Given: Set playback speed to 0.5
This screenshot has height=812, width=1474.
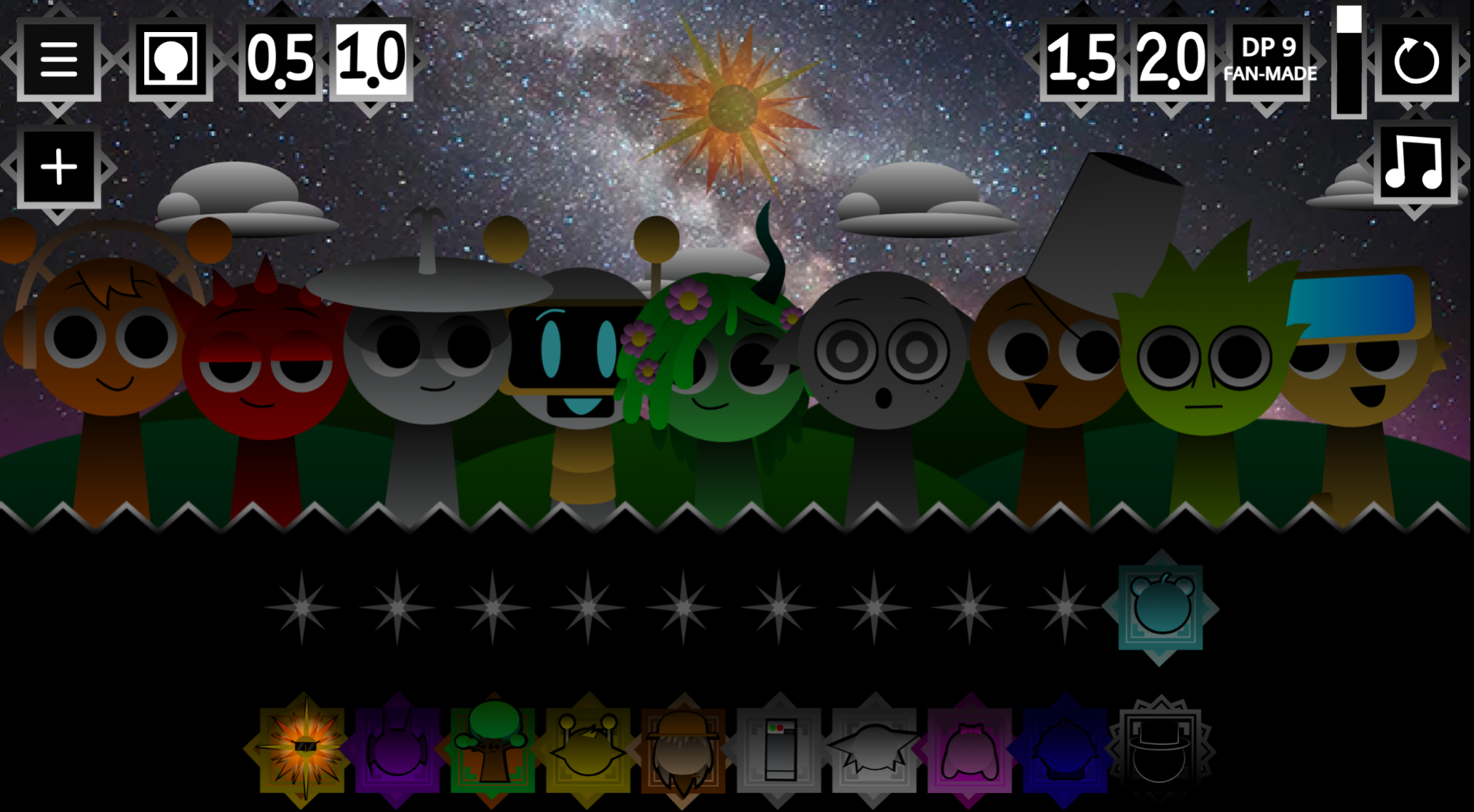Looking at the screenshot, I should coord(280,59).
